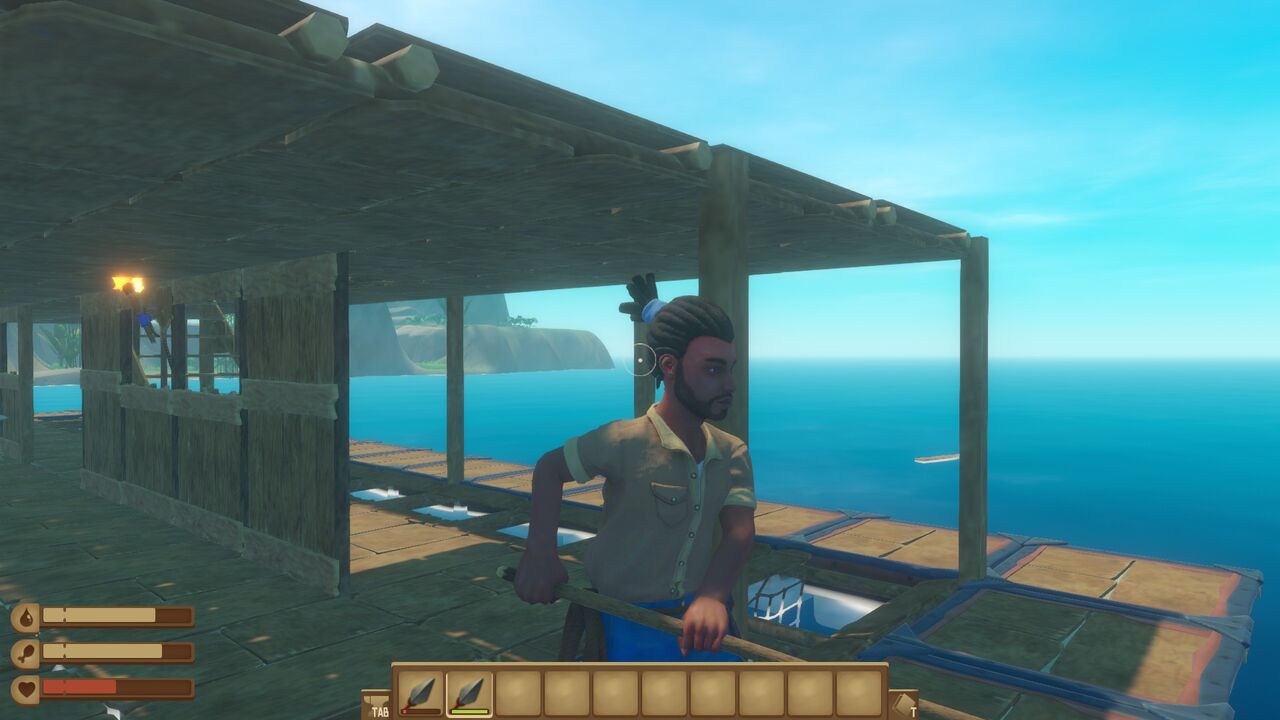Click the T keybind label

(x=913, y=712)
